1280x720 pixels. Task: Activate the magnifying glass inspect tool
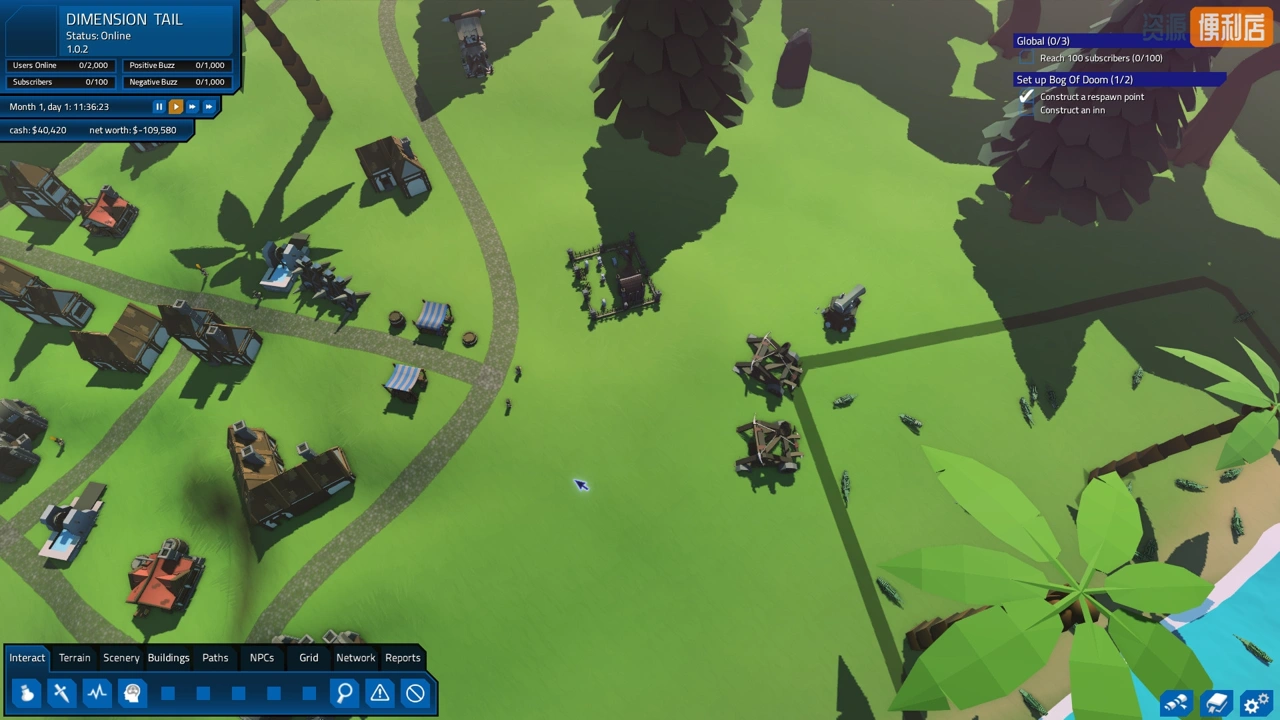click(344, 692)
